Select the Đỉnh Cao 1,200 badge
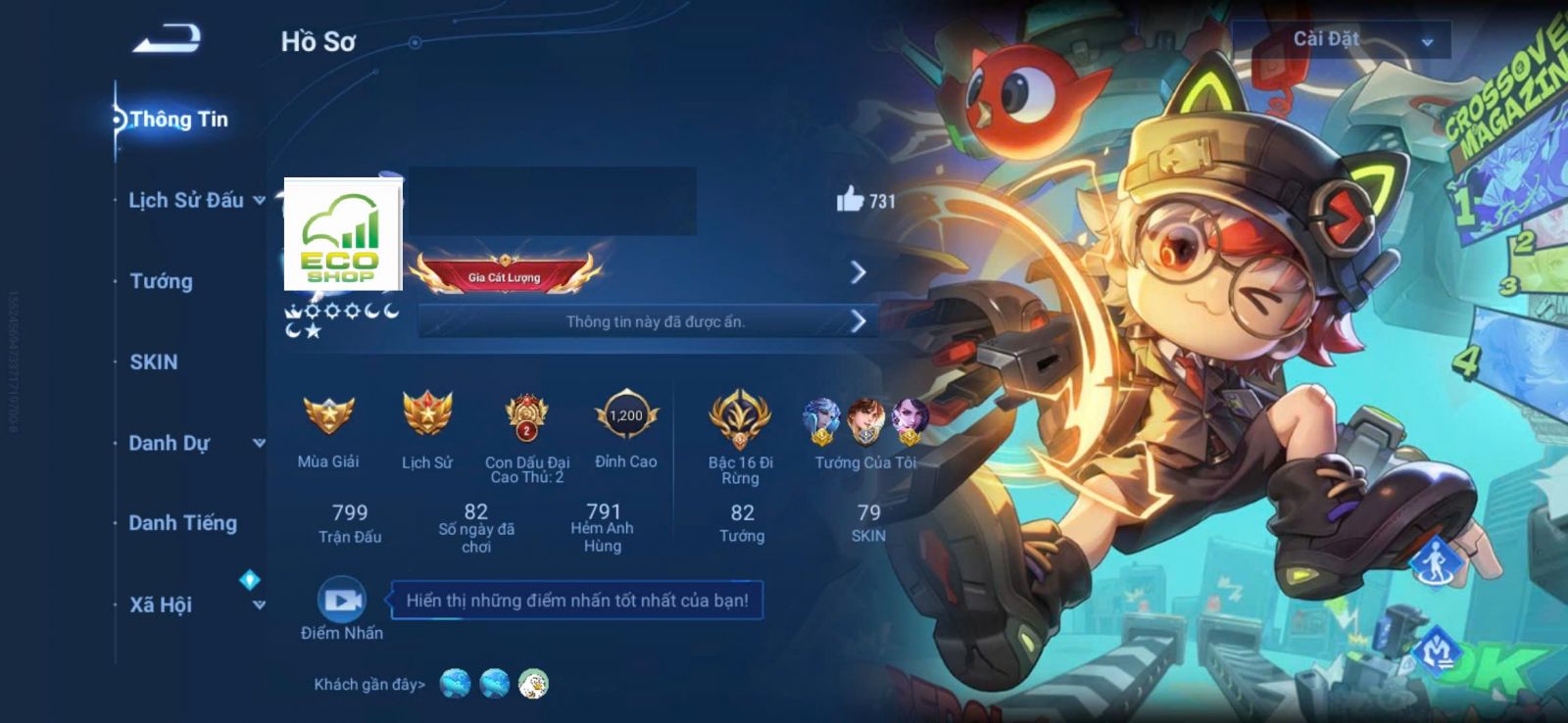 coord(626,415)
